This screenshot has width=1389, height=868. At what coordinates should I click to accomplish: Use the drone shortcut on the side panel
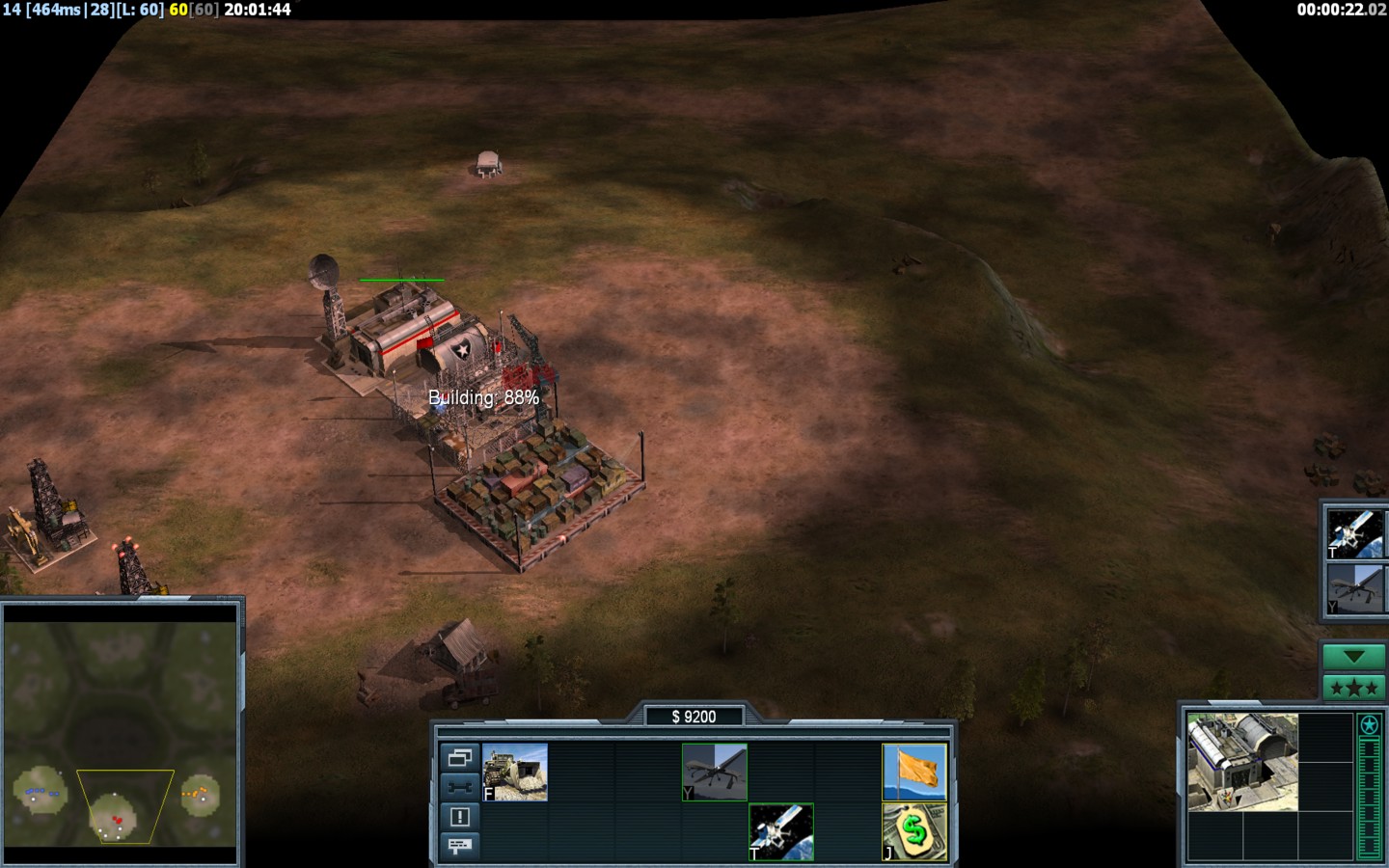[1355, 589]
